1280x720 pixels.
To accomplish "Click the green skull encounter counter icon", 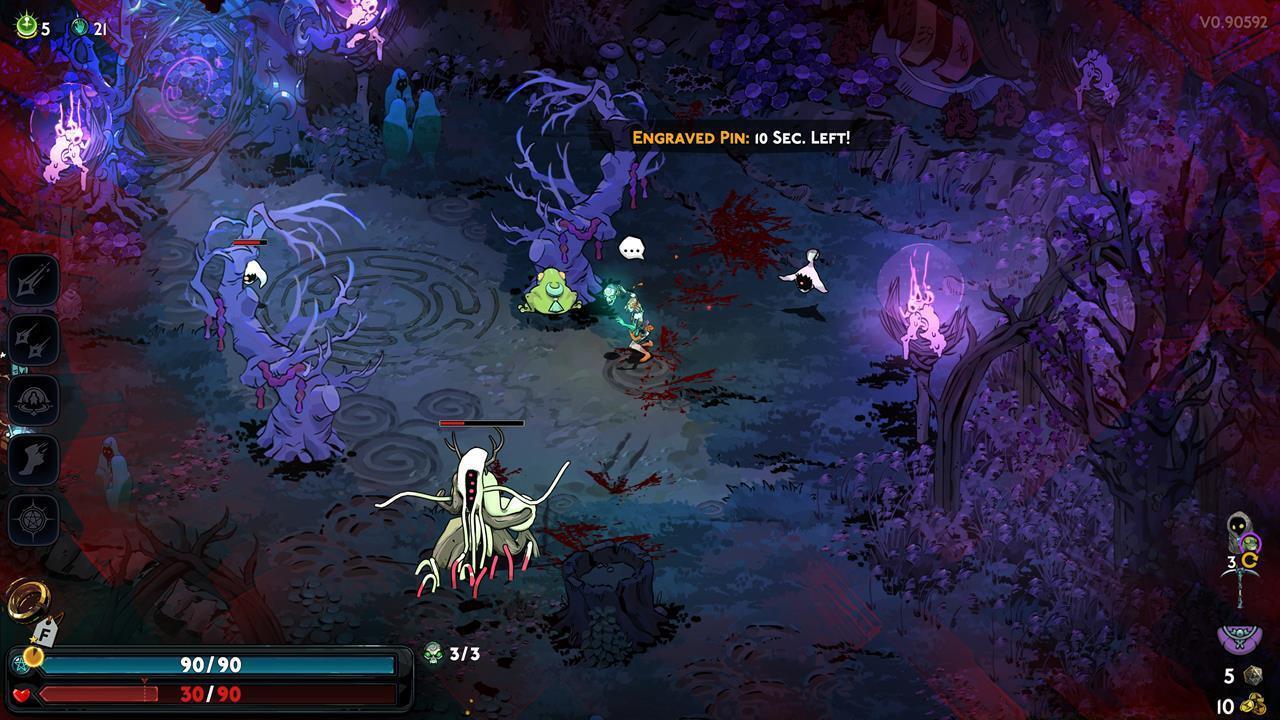I will (433, 654).
